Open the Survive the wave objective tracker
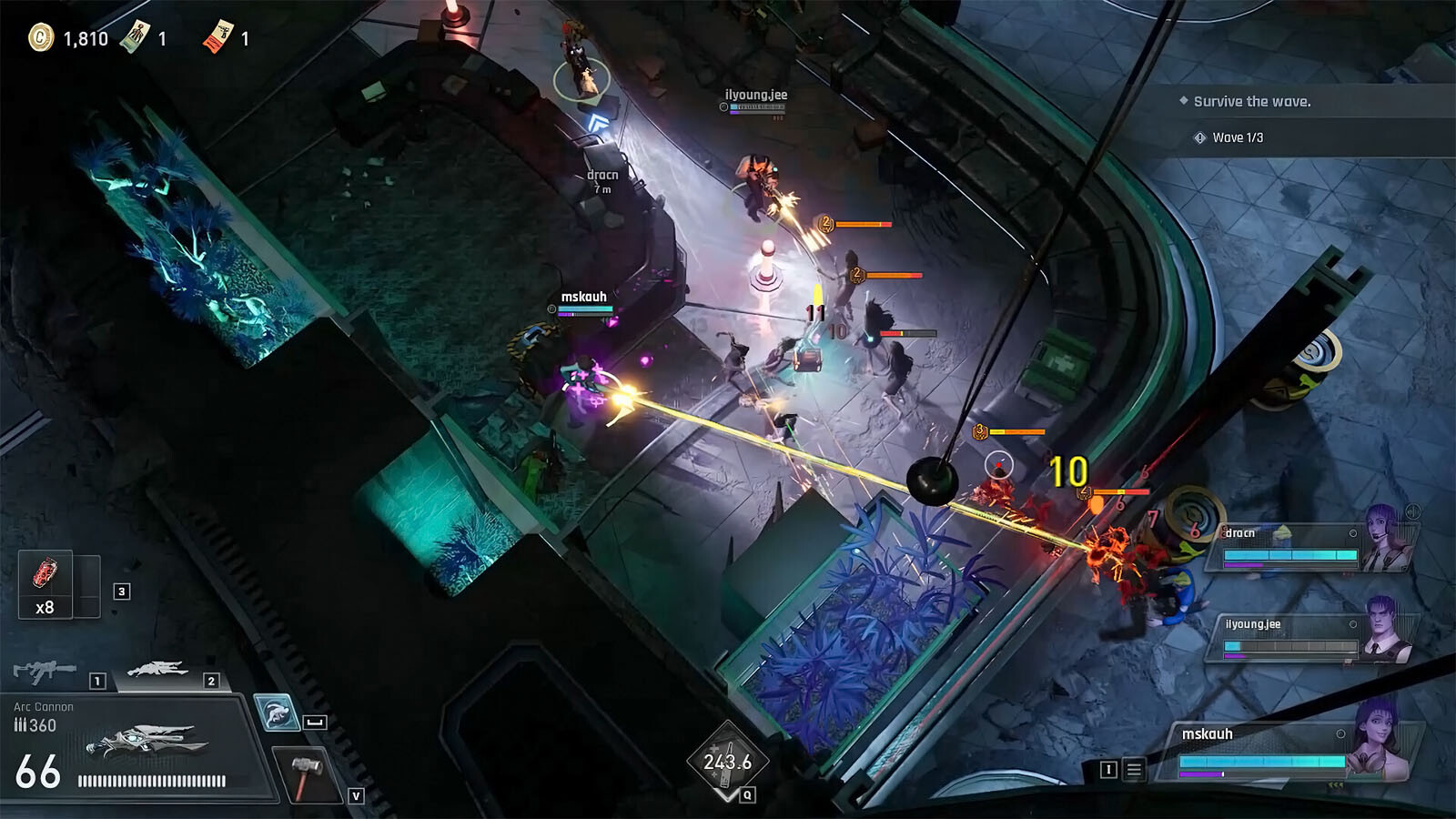Screen dimensions: 1456x819 pos(1252,102)
